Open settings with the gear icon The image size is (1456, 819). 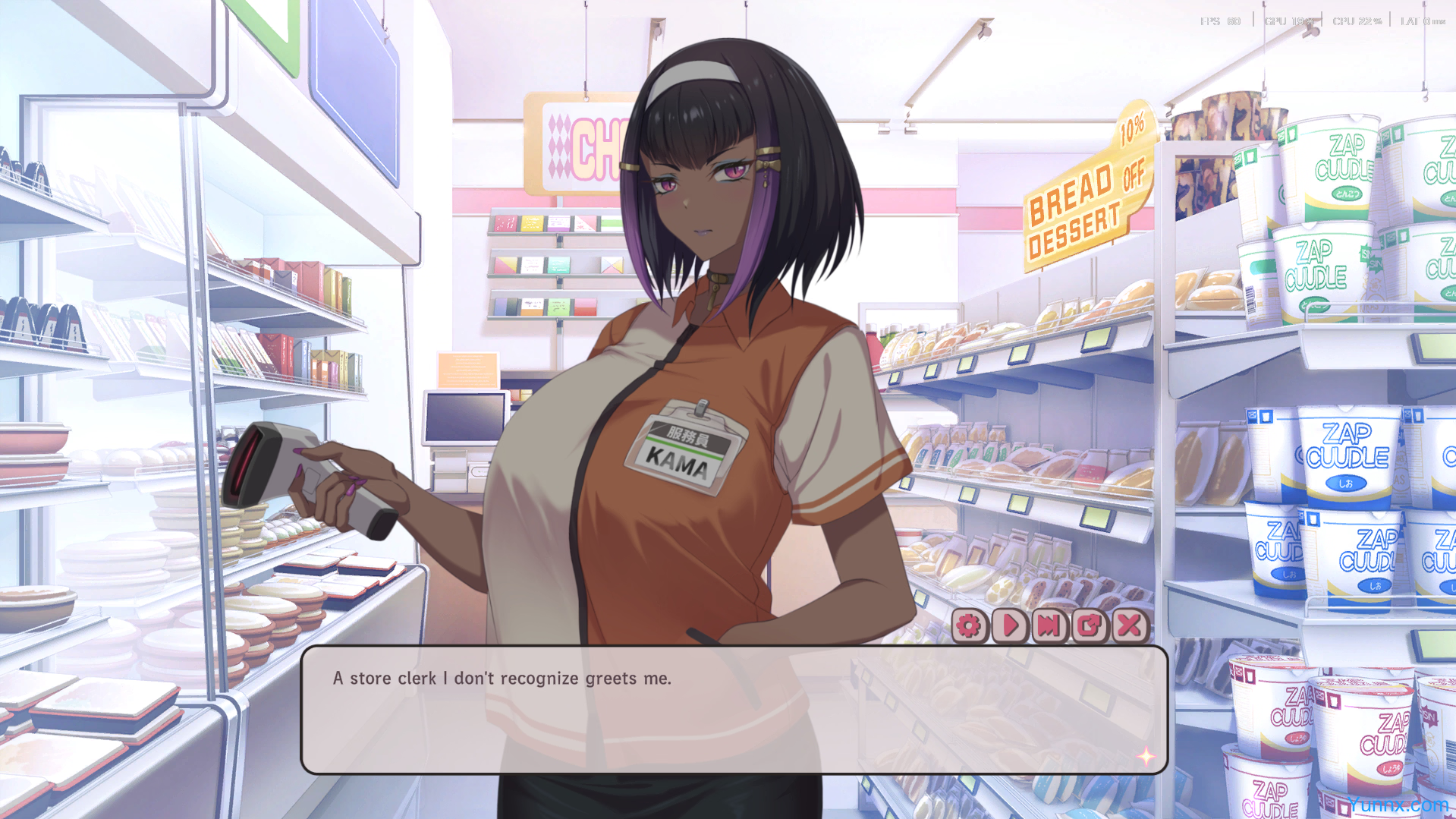[968, 625]
